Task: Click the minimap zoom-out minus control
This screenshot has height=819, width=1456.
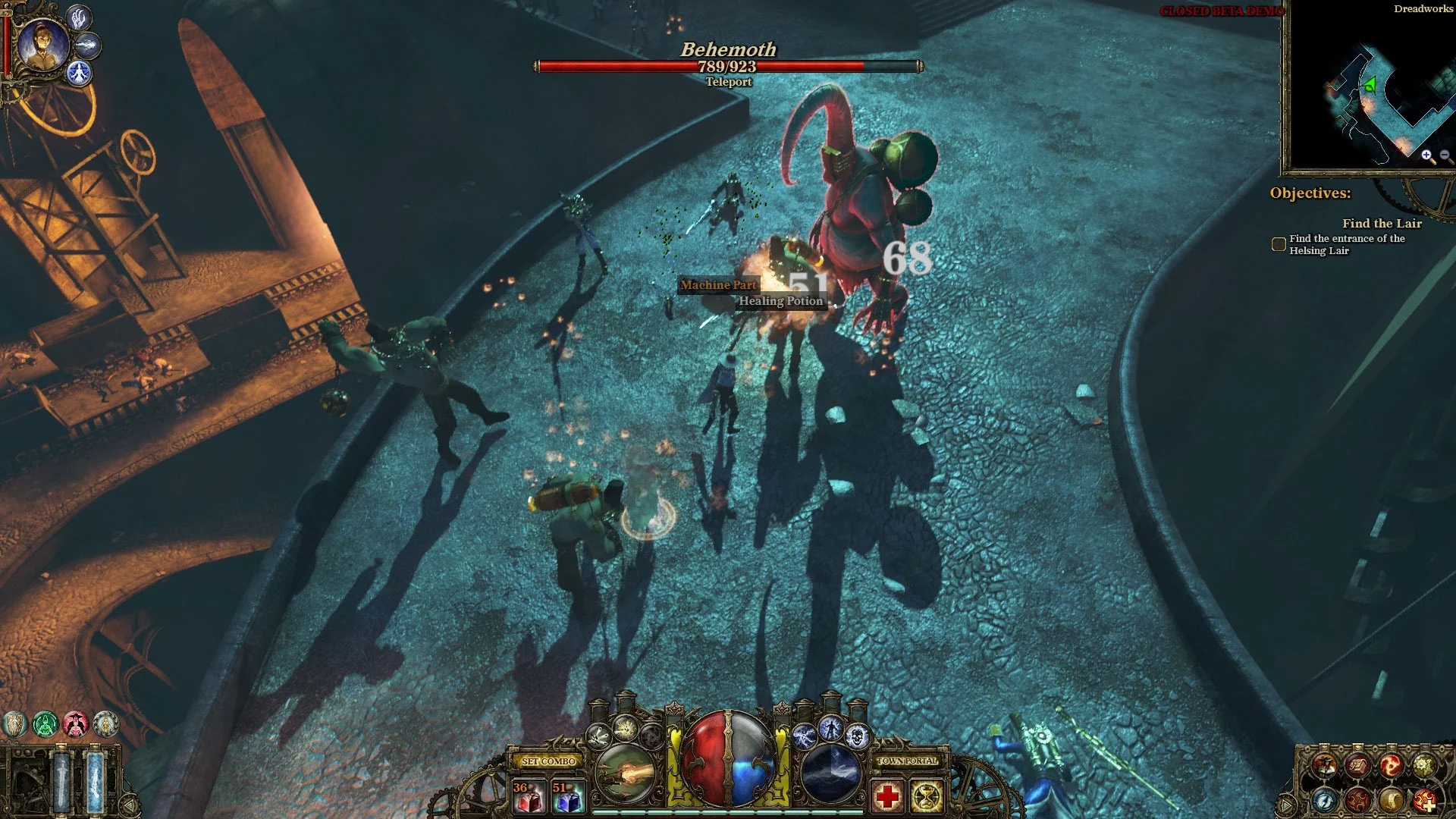Action: 1445,154
